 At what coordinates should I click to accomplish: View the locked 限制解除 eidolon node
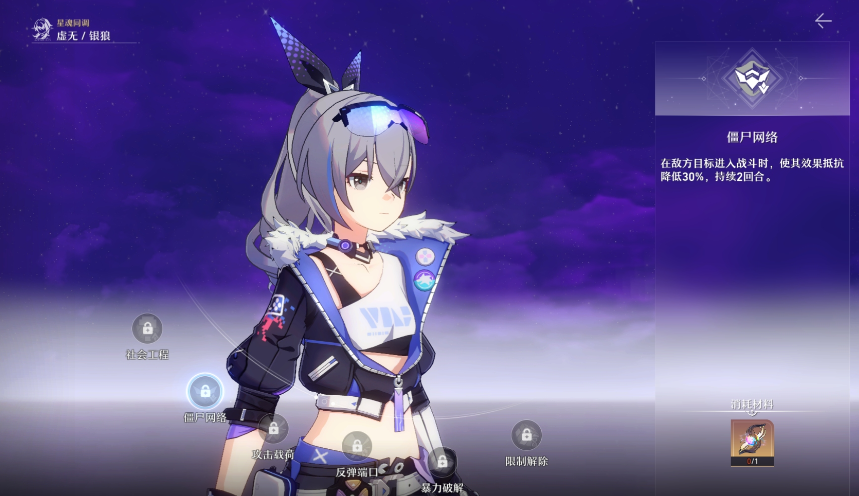point(526,435)
